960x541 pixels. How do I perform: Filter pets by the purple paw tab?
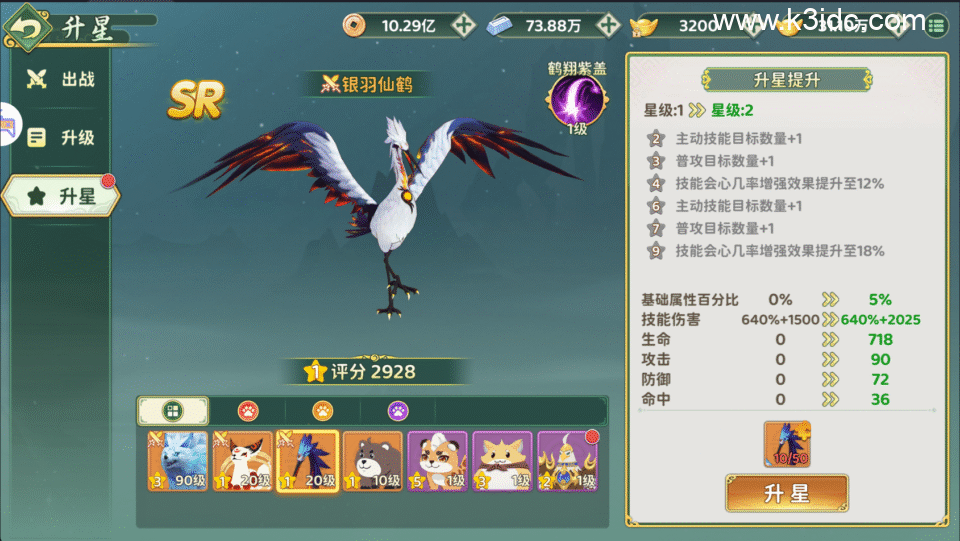pos(397,410)
